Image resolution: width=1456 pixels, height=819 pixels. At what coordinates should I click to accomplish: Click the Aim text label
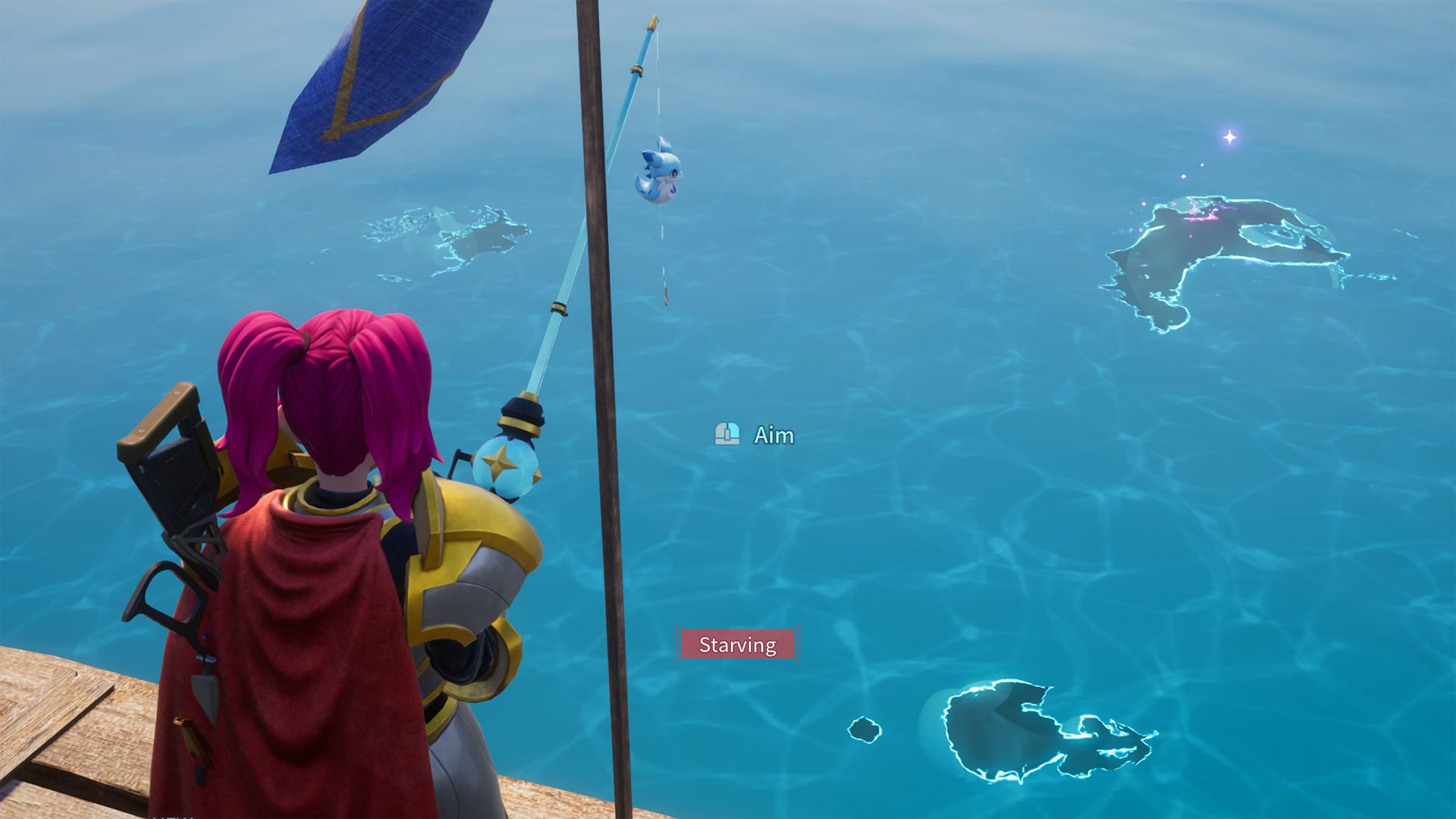pyautogui.click(x=772, y=435)
